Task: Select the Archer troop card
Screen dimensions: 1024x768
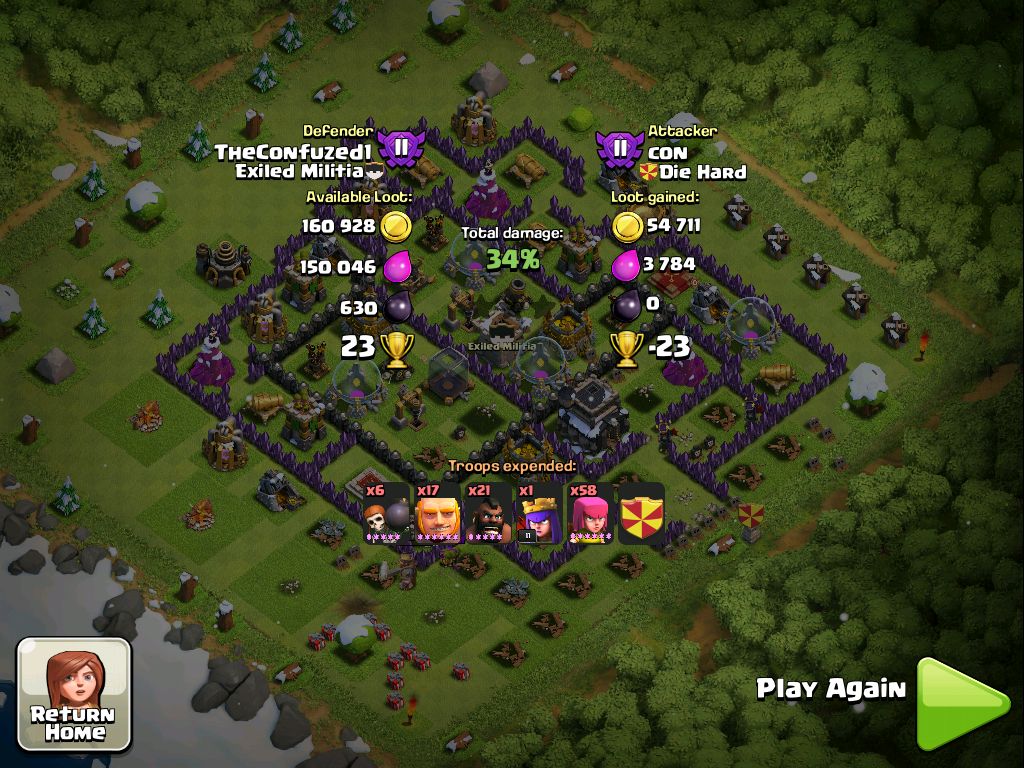Action: 591,514
